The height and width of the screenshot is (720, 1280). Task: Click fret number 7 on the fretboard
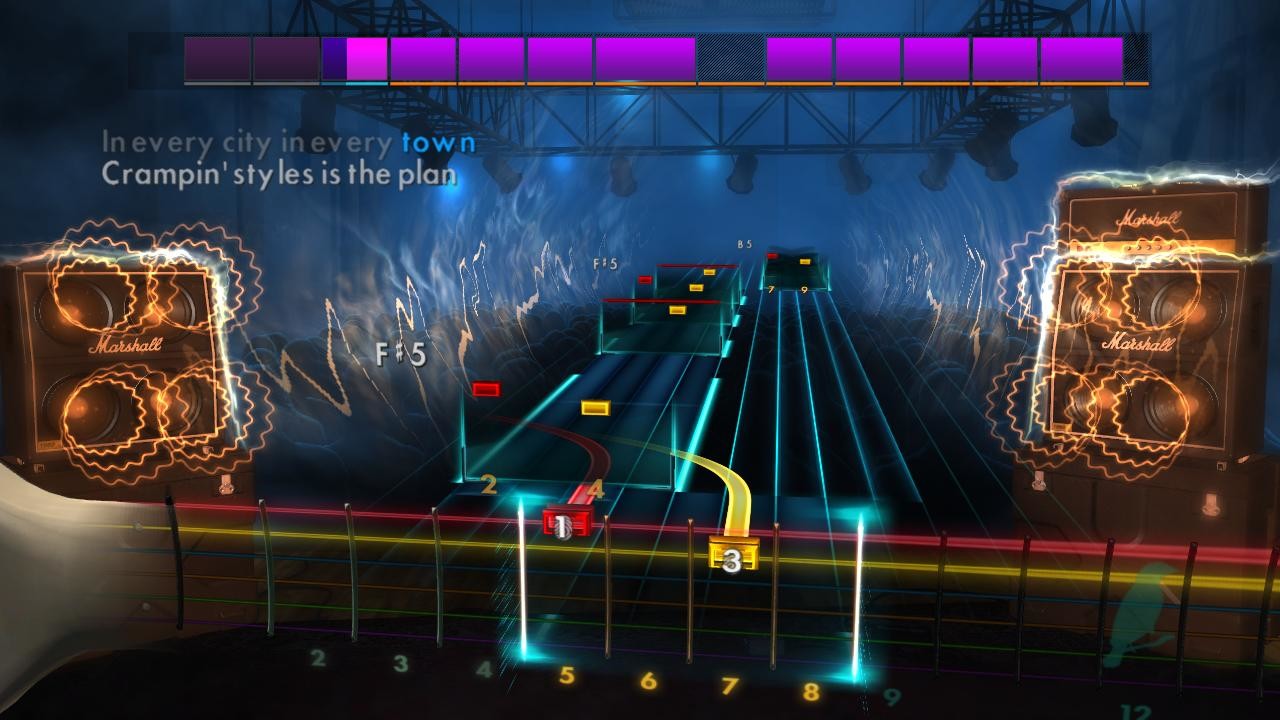[x=731, y=688]
